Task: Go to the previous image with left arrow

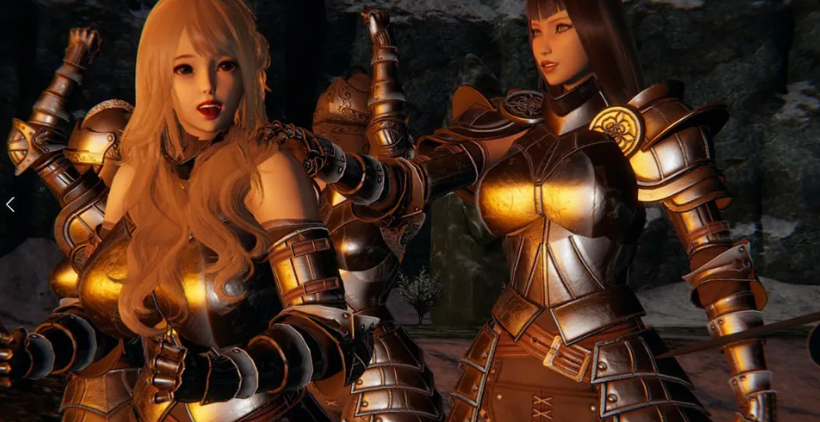Action: click(10, 205)
